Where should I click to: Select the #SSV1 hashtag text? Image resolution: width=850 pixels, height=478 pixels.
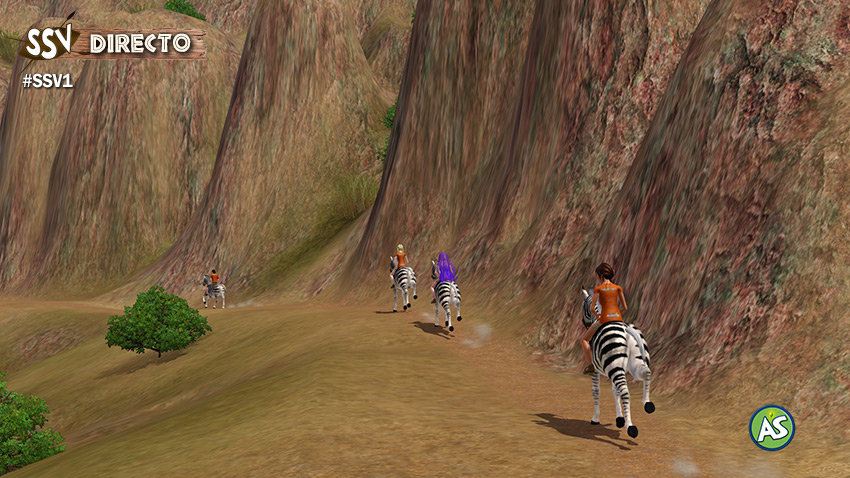[x=47, y=81]
